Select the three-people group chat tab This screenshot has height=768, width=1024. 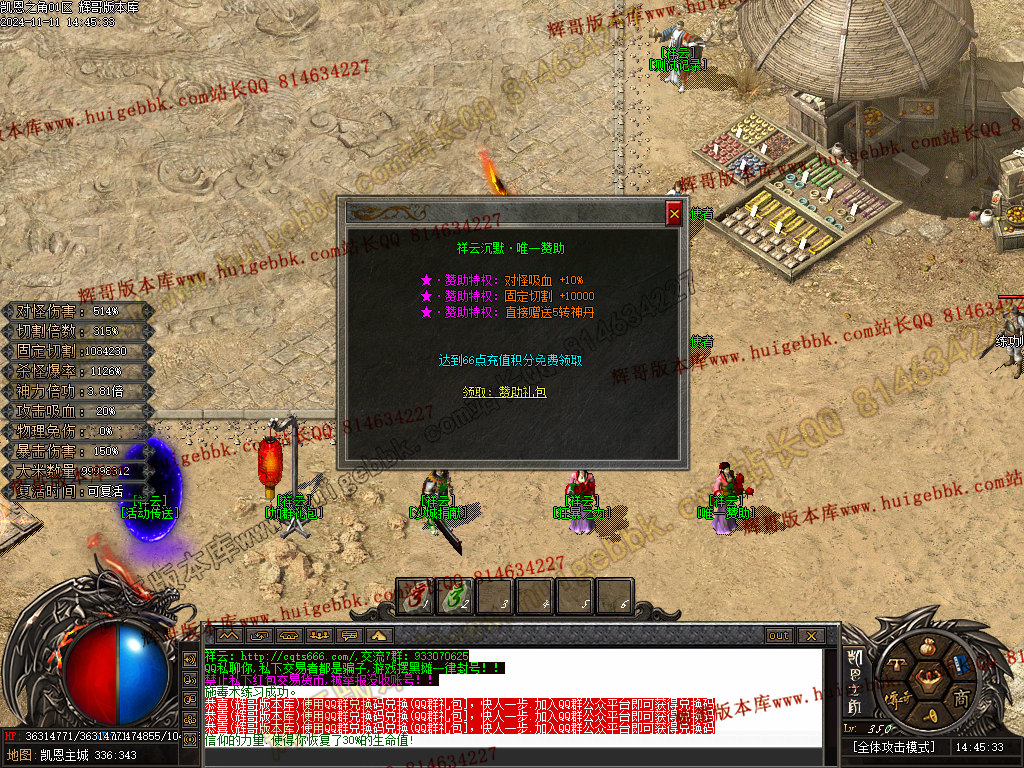tap(320, 636)
